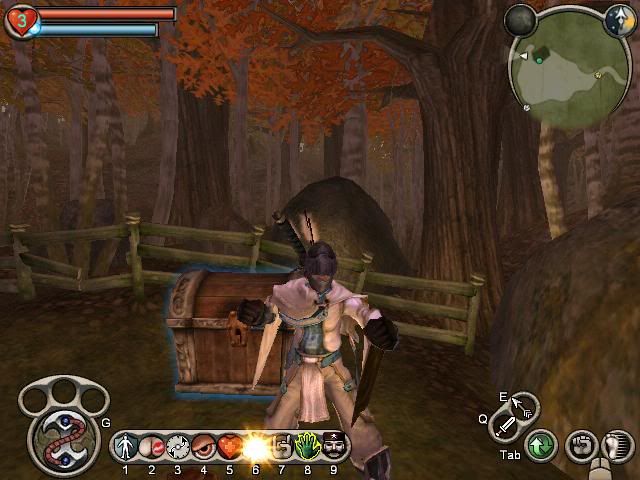Activate the red heart heal icon
The height and width of the screenshot is (480, 640).
tap(229, 446)
